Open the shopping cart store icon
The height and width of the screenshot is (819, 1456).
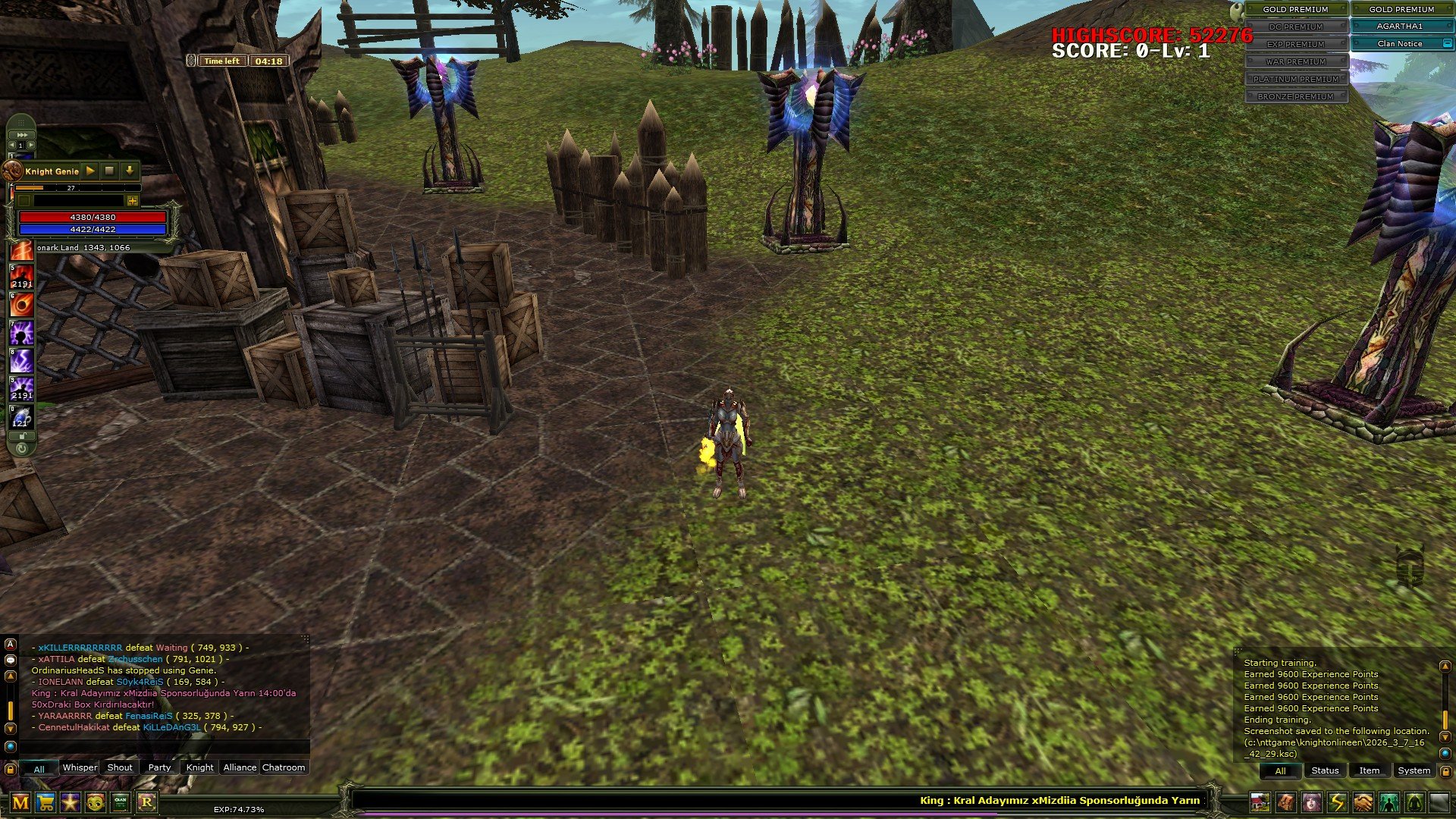(x=45, y=802)
